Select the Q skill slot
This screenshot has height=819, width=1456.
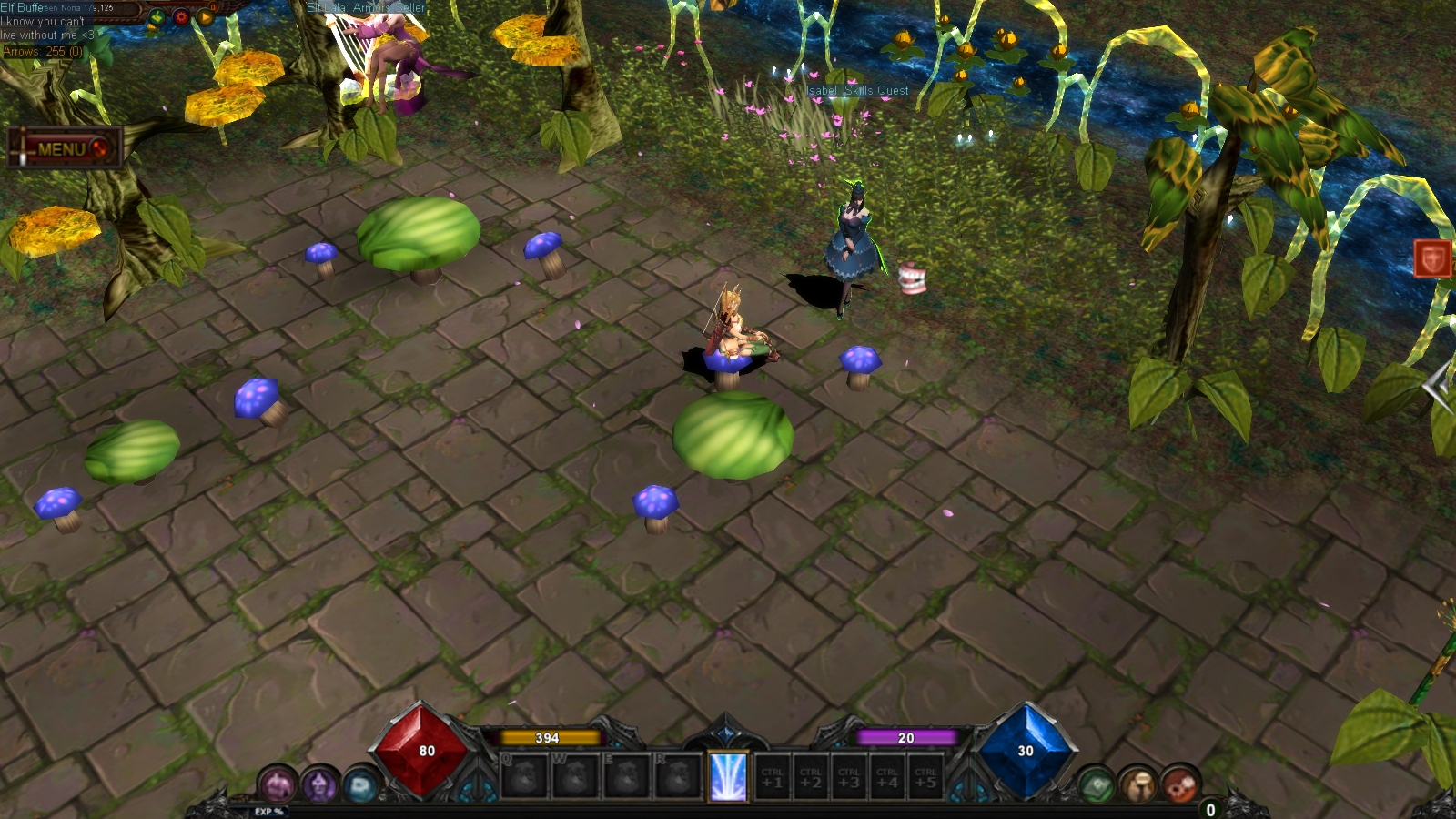524,775
